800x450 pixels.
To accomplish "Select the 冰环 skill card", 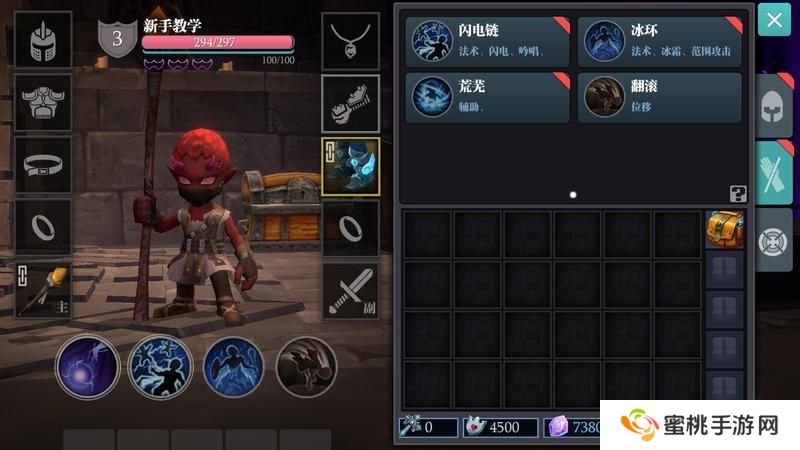I will [x=661, y=42].
